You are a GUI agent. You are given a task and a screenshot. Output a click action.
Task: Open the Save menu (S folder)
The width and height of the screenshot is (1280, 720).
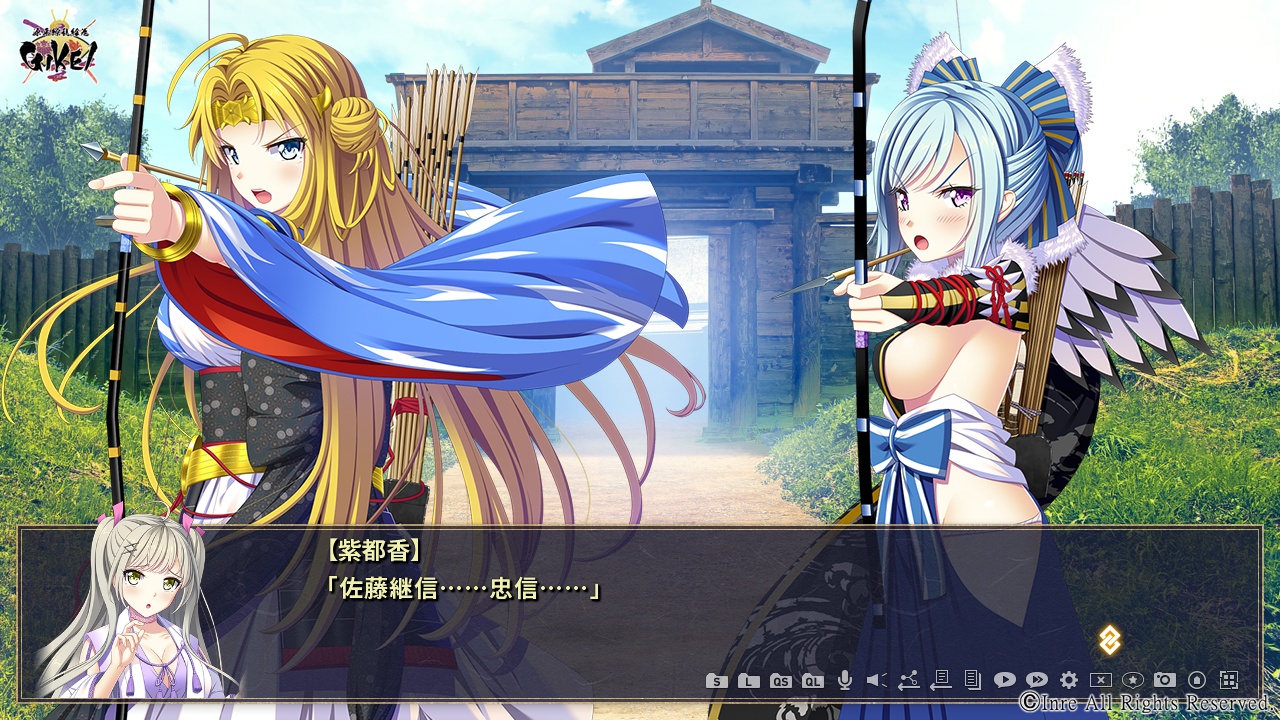click(x=716, y=681)
